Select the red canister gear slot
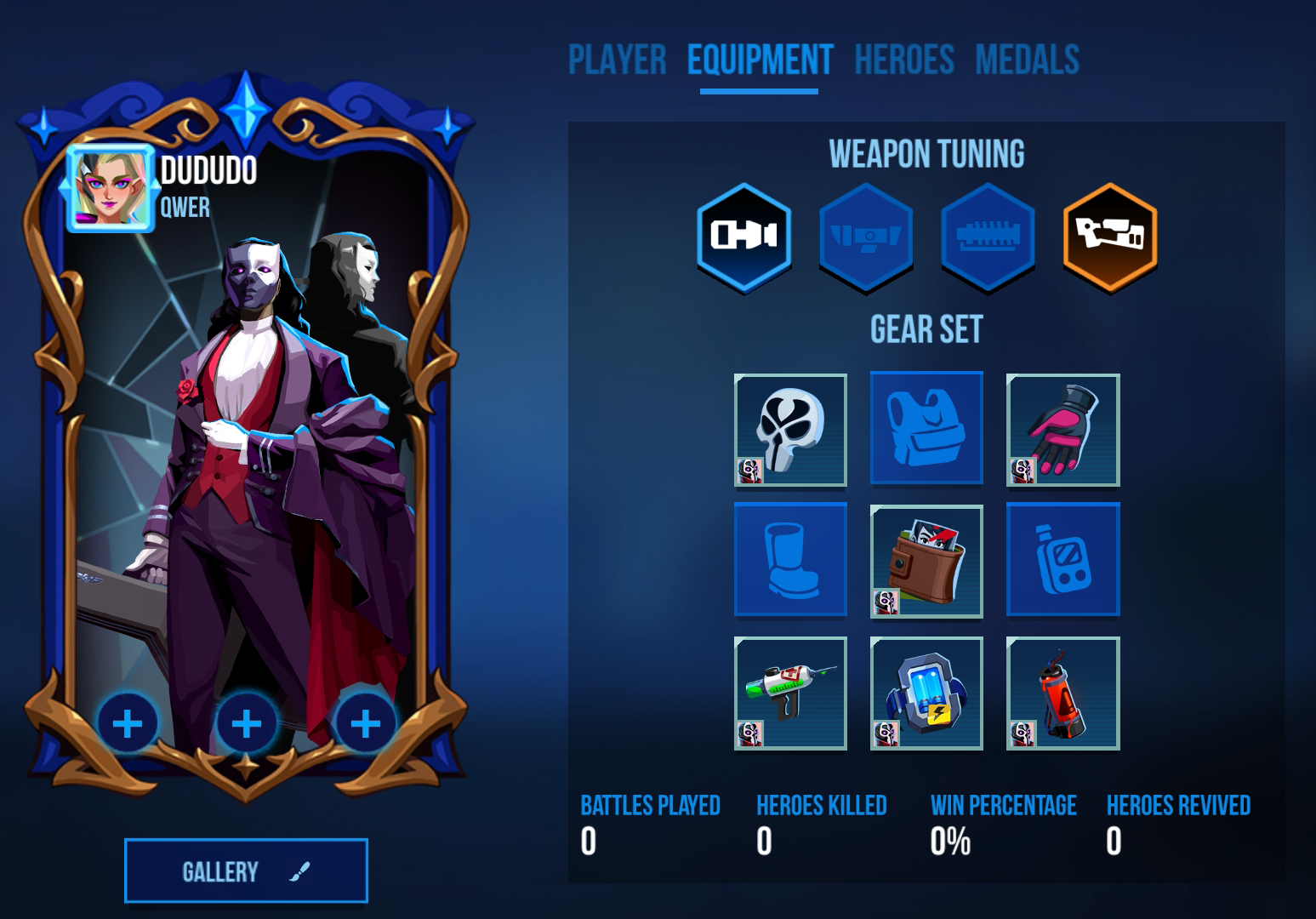1316x919 pixels. pos(1062,694)
